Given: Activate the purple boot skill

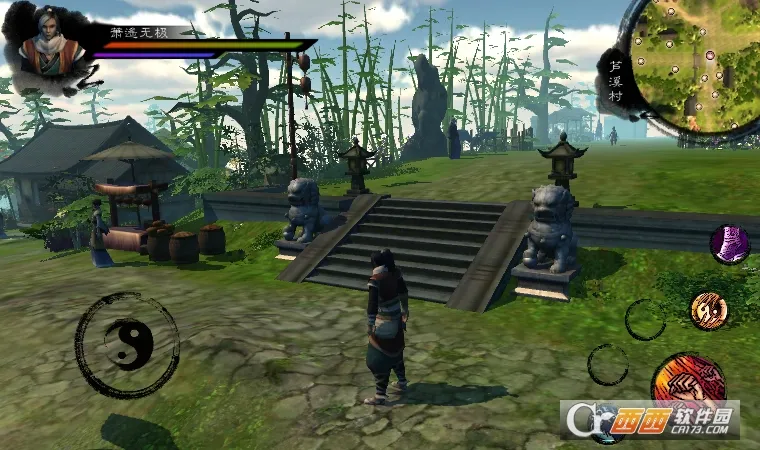Looking at the screenshot, I should 730,245.
